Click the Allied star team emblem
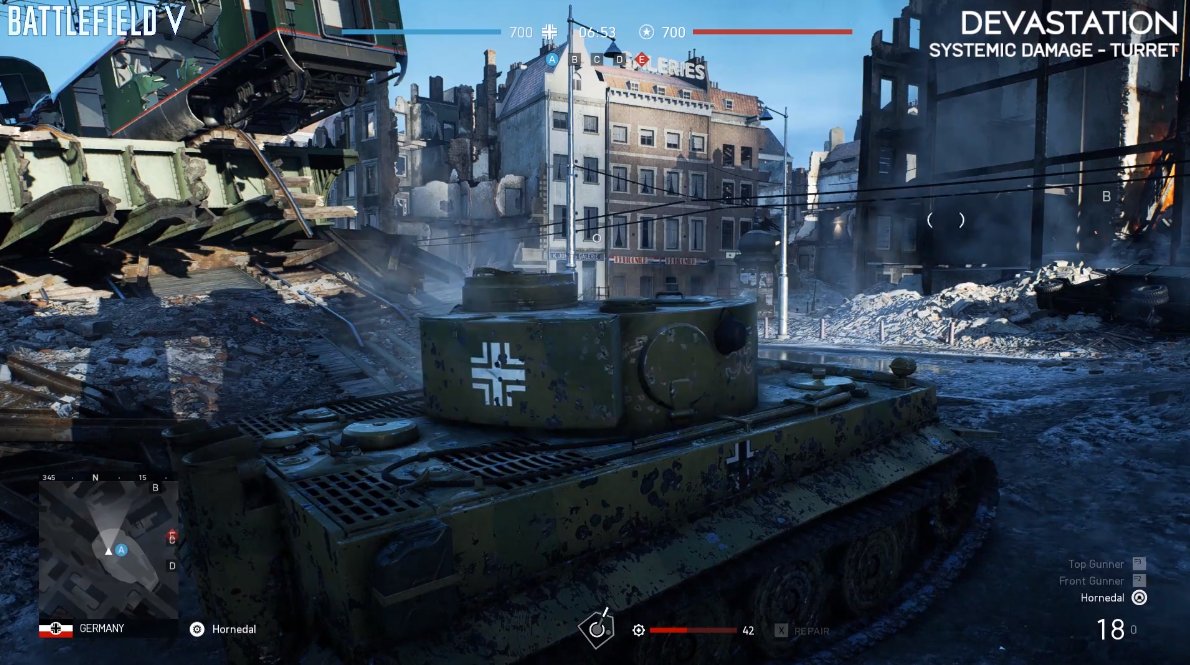Viewport: 1190px width, 665px height. pos(647,32)
